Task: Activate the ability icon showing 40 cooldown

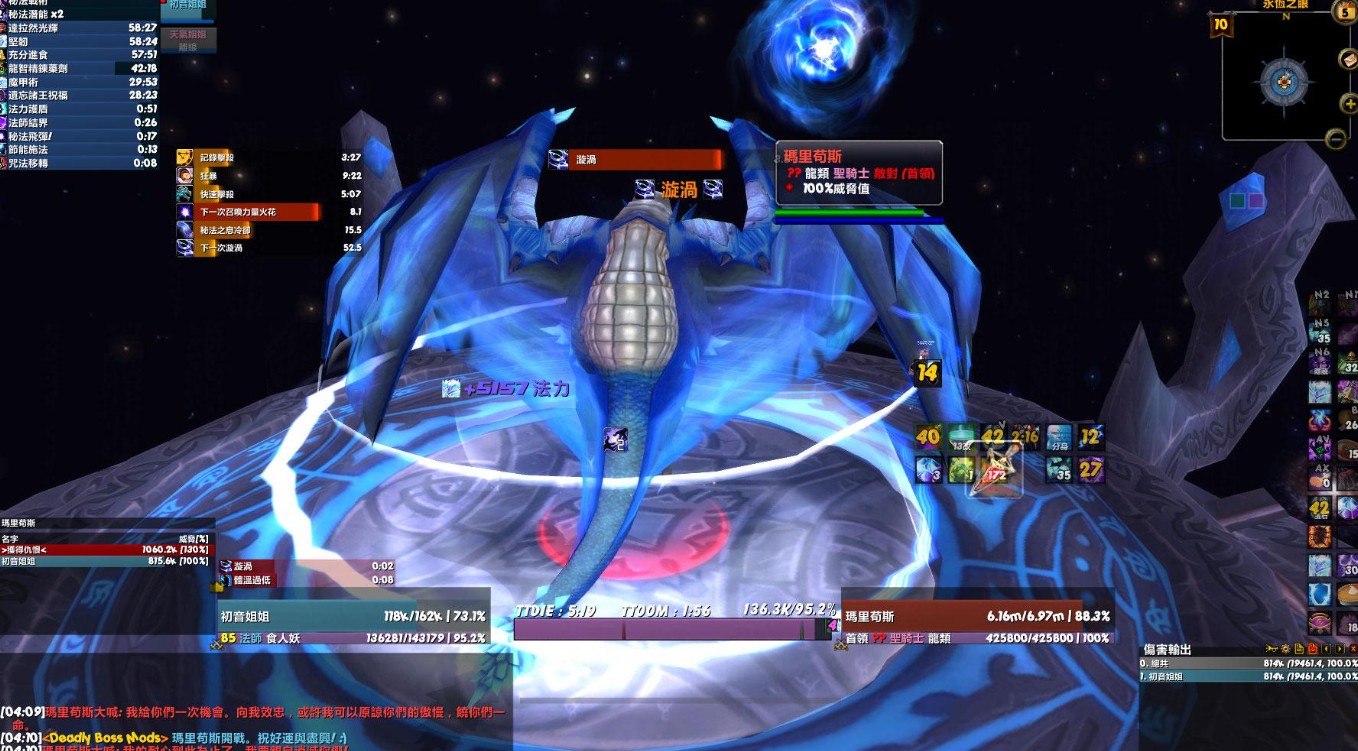Action: click(x=929, y=437)
